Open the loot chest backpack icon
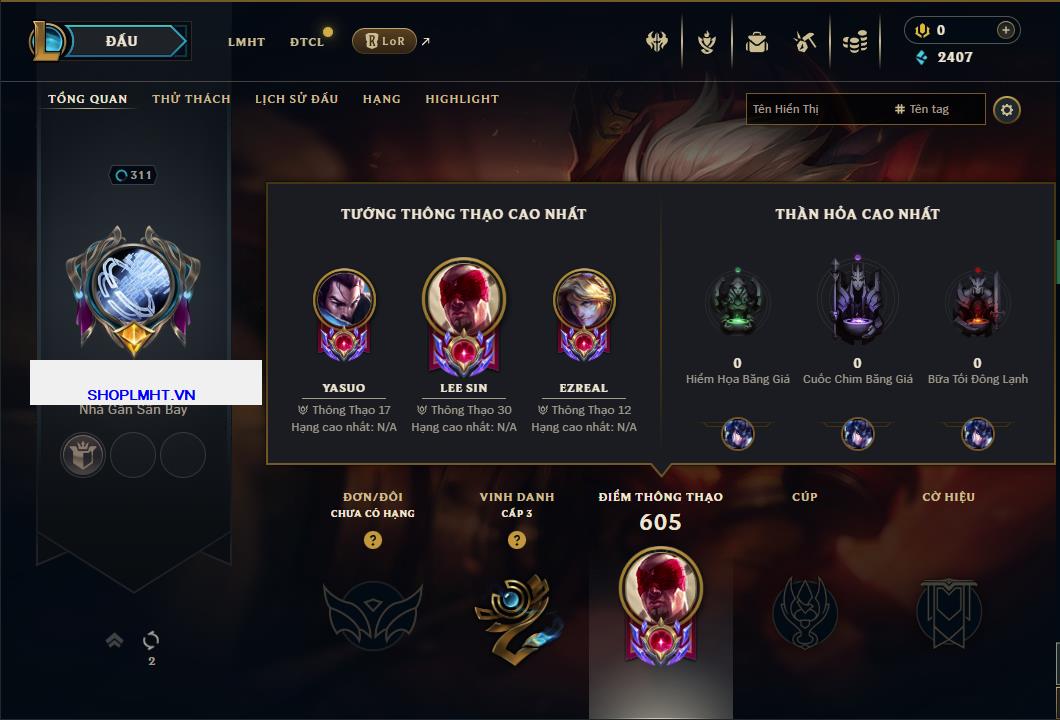 tap(756, 42)
